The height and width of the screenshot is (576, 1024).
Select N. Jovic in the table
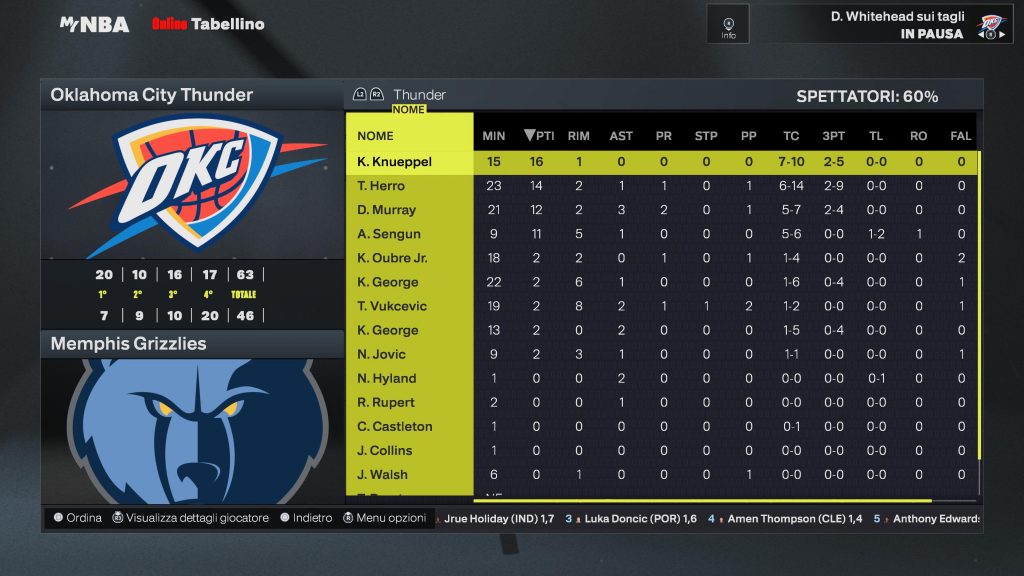pos(383,354)
